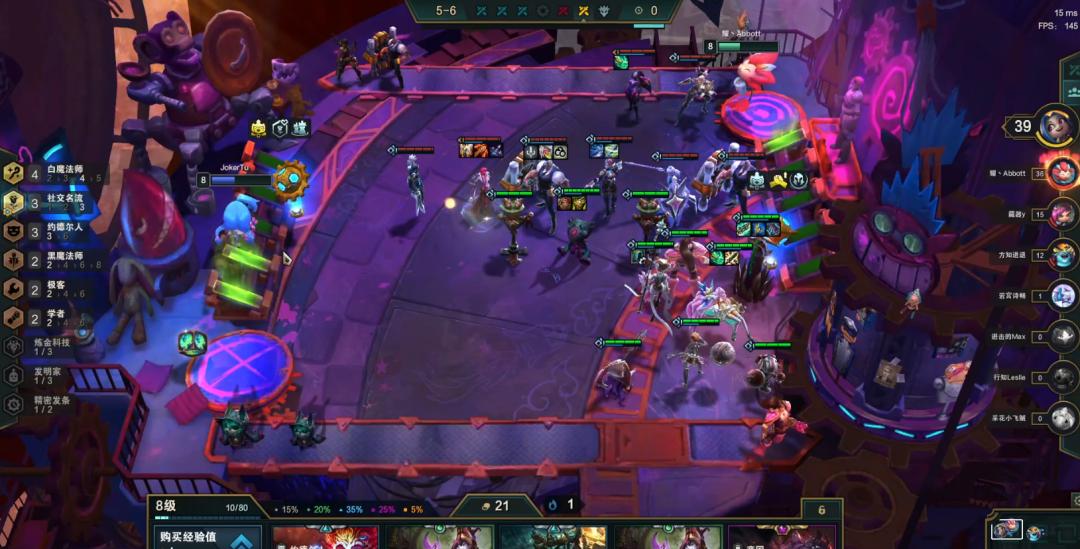View 方知进退's board from the player list
This screenshot has height=549, width=1080.
[x=1062, y=255]
